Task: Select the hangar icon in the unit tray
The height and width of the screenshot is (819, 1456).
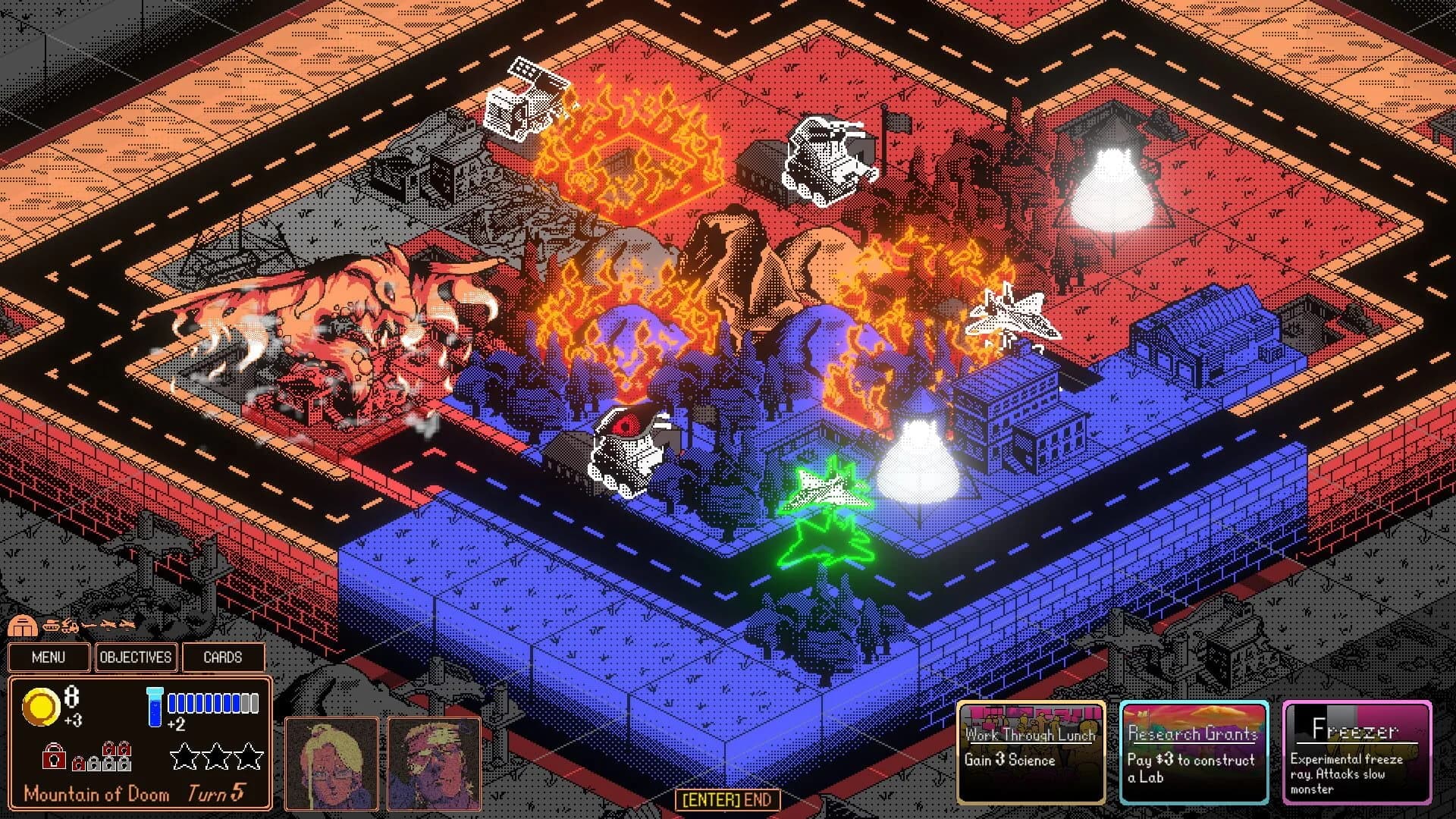Action: 23,626
